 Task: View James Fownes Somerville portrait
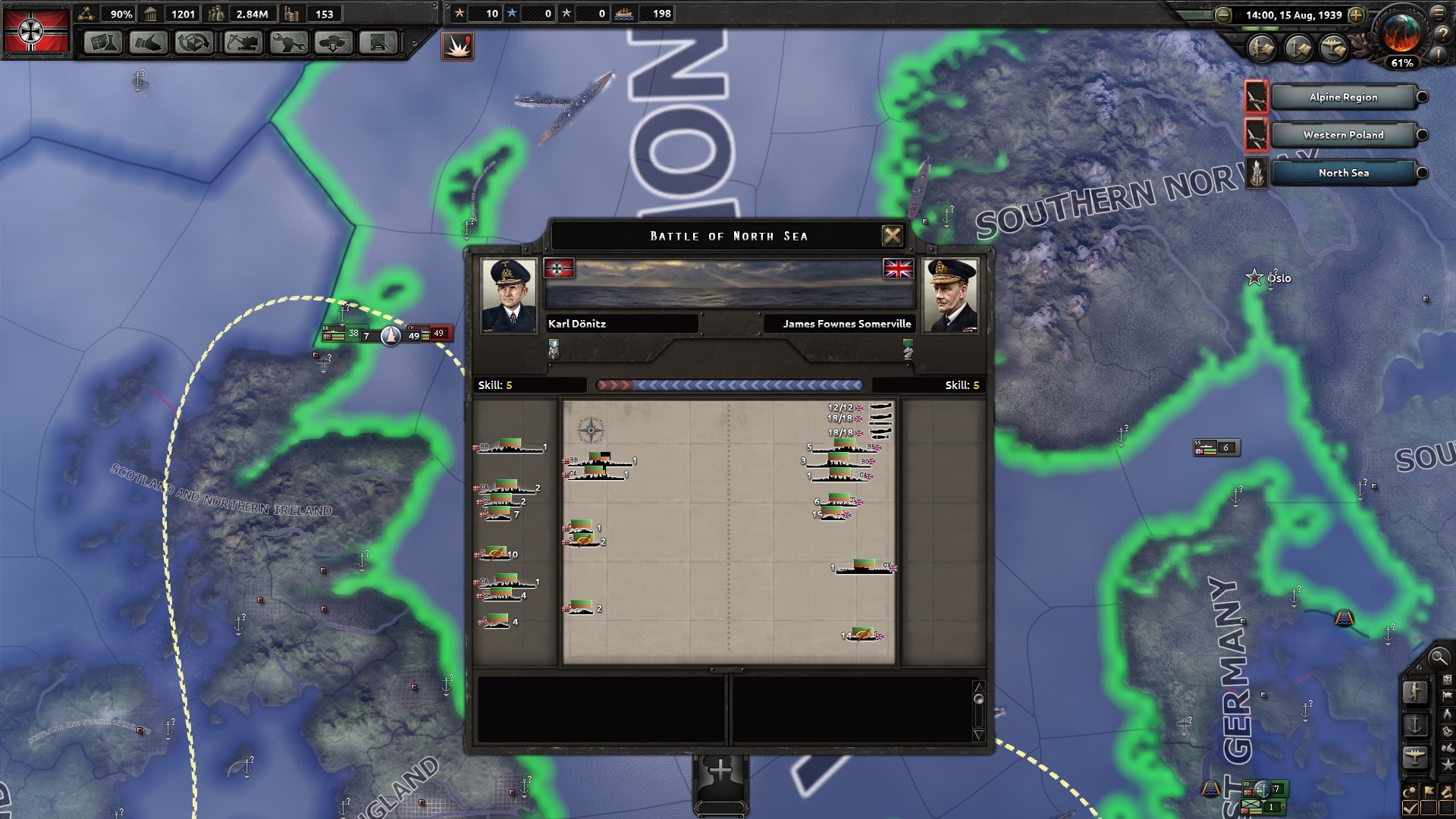coord(950,296)
